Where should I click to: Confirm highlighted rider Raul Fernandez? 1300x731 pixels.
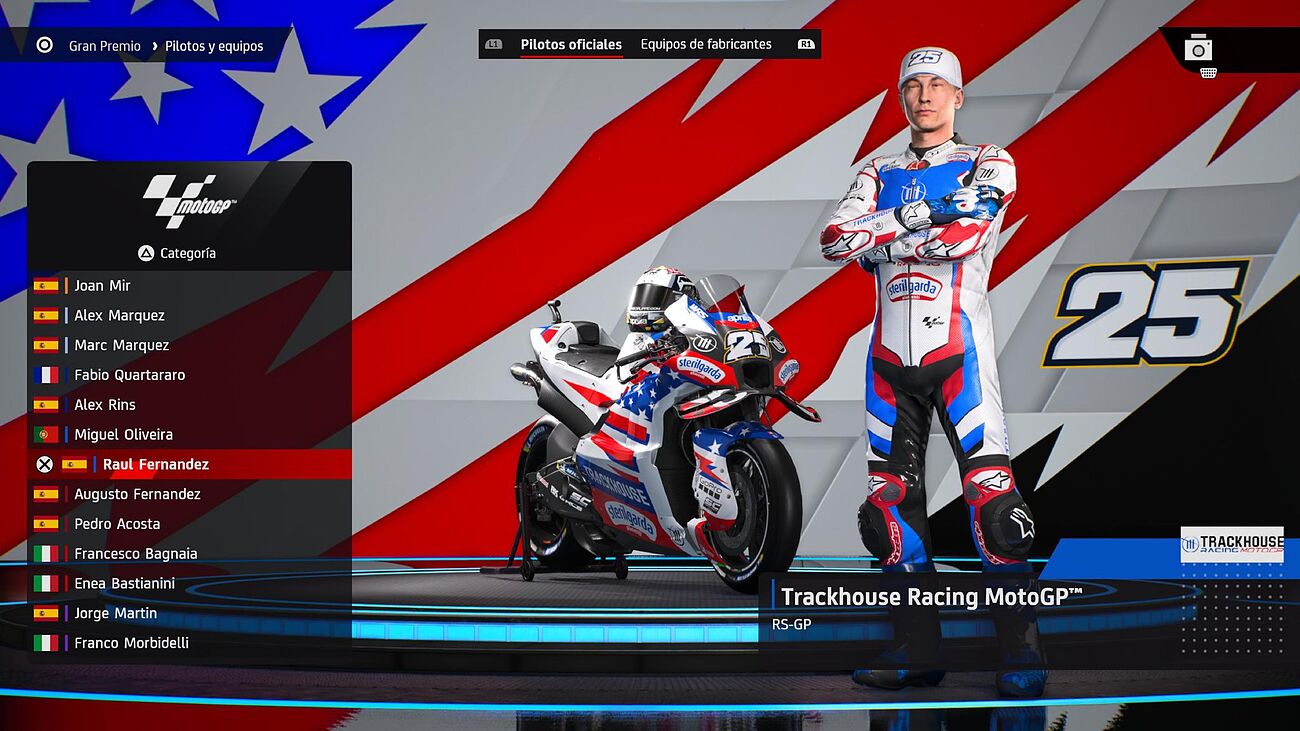155,464
